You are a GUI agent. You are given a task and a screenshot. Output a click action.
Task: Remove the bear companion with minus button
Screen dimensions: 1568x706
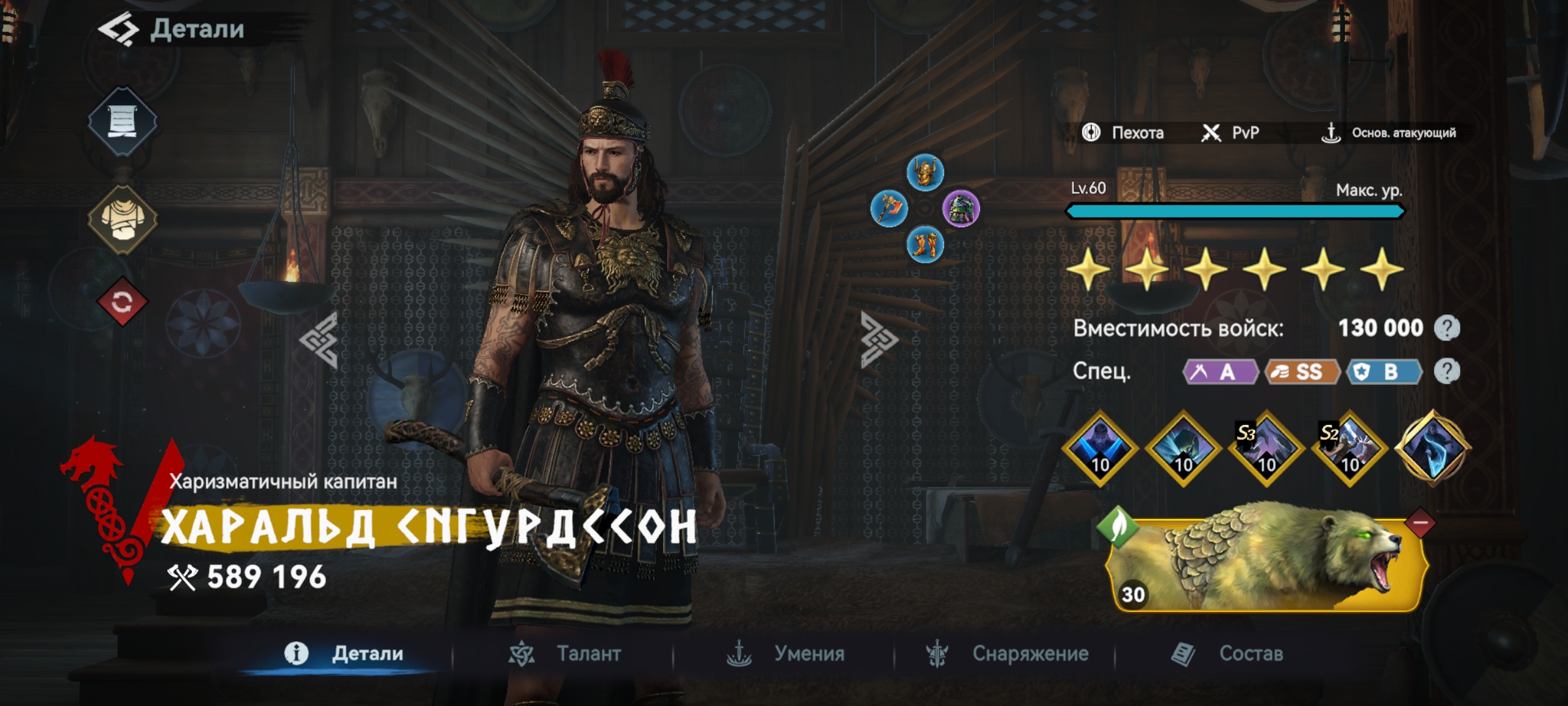1420,522
